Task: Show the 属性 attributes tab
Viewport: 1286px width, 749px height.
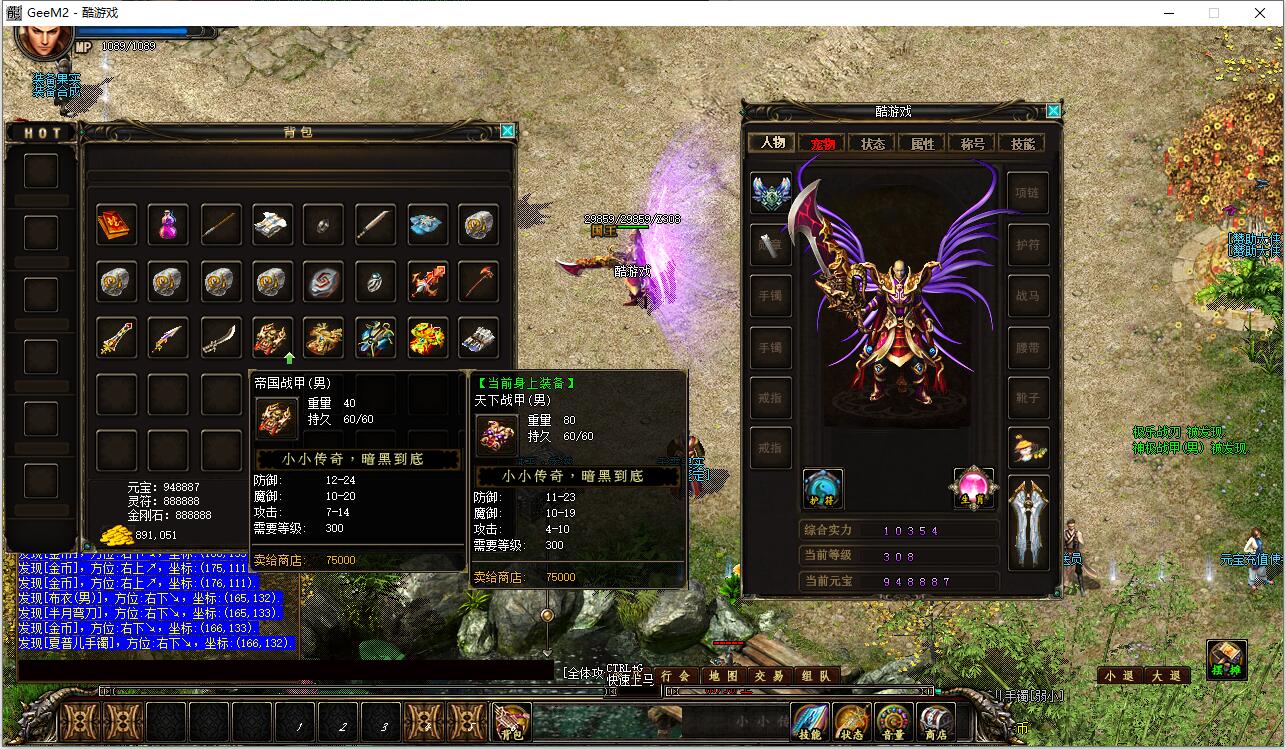Action: coord(922,143)
